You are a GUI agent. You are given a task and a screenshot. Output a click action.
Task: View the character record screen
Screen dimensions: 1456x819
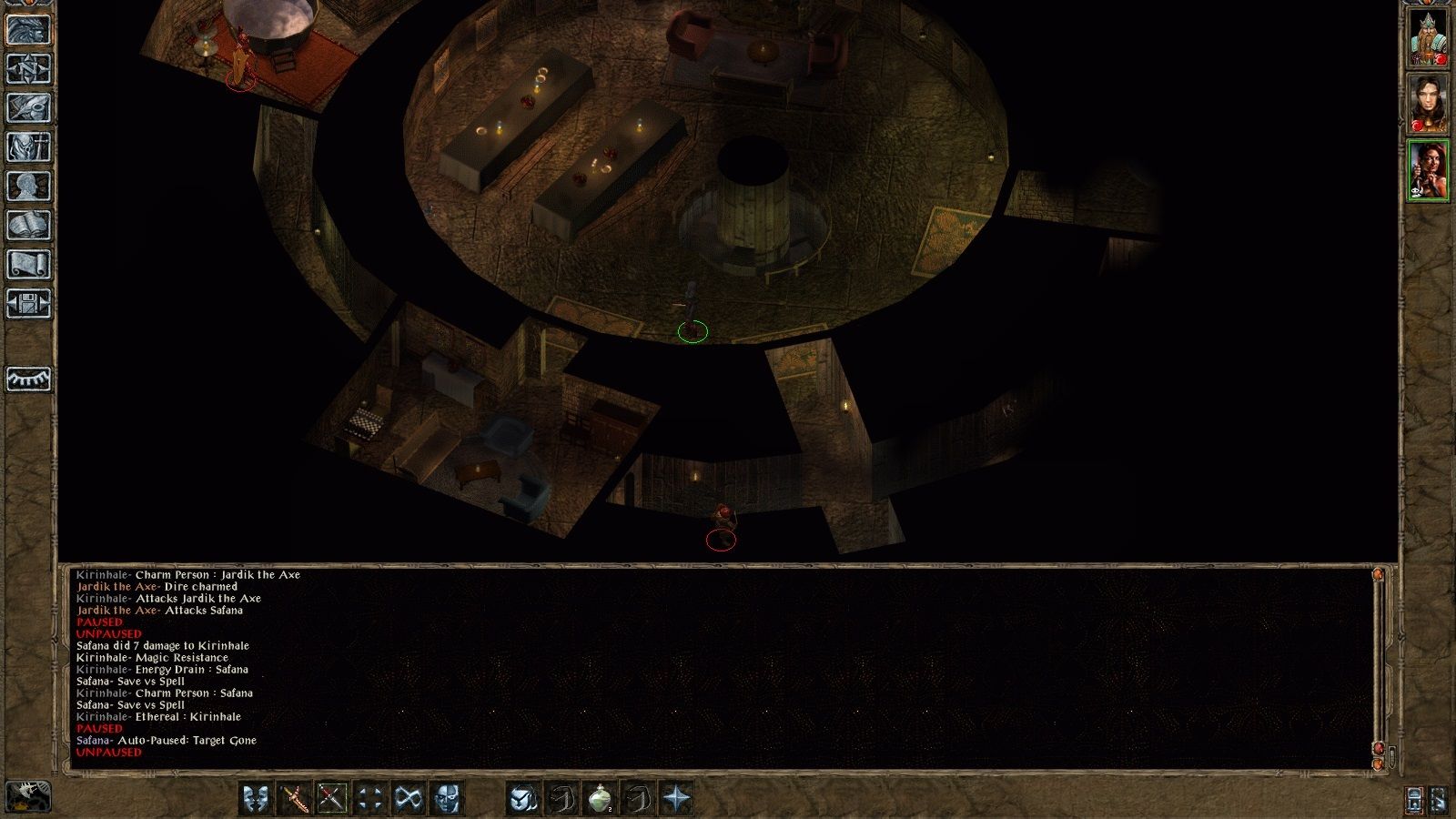(27, 185)
